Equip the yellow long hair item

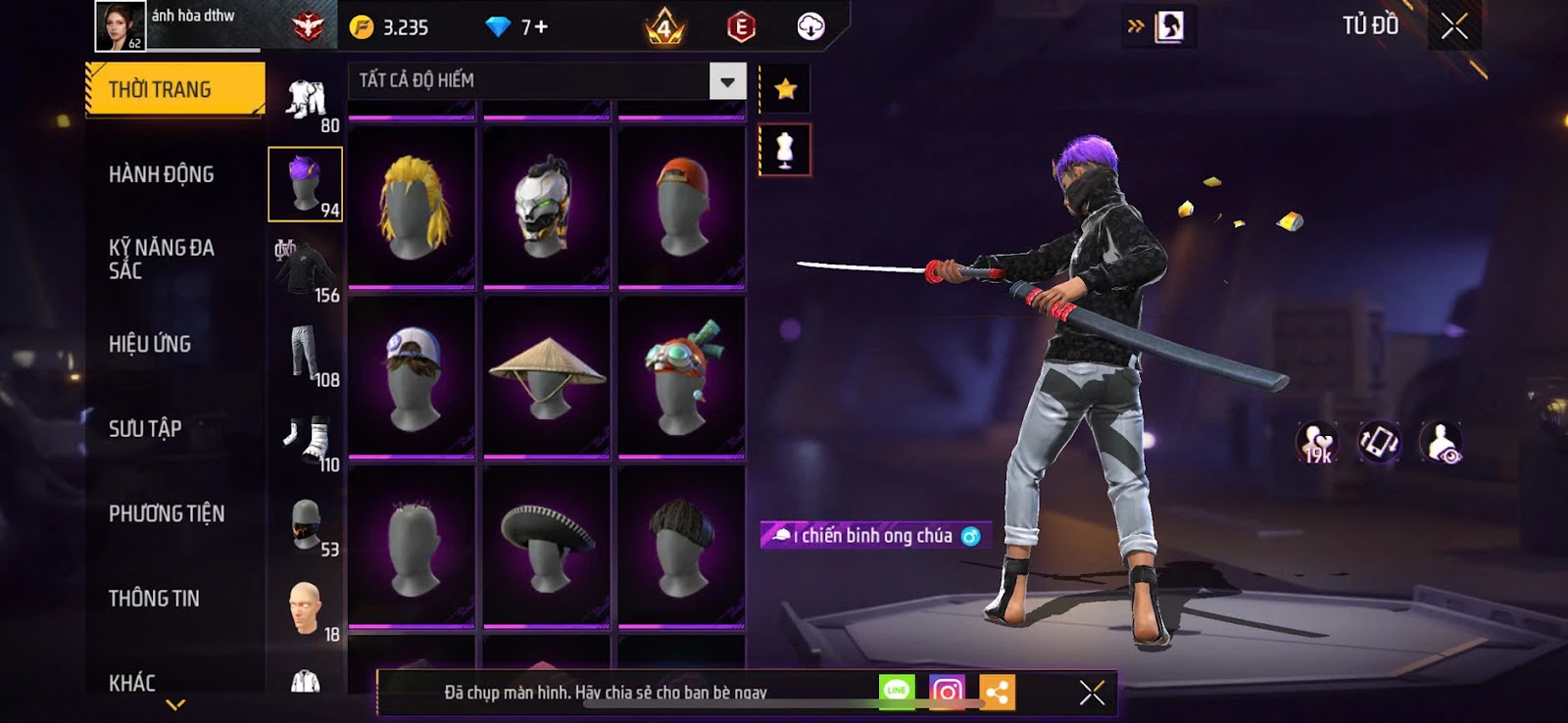coord(412,207)
